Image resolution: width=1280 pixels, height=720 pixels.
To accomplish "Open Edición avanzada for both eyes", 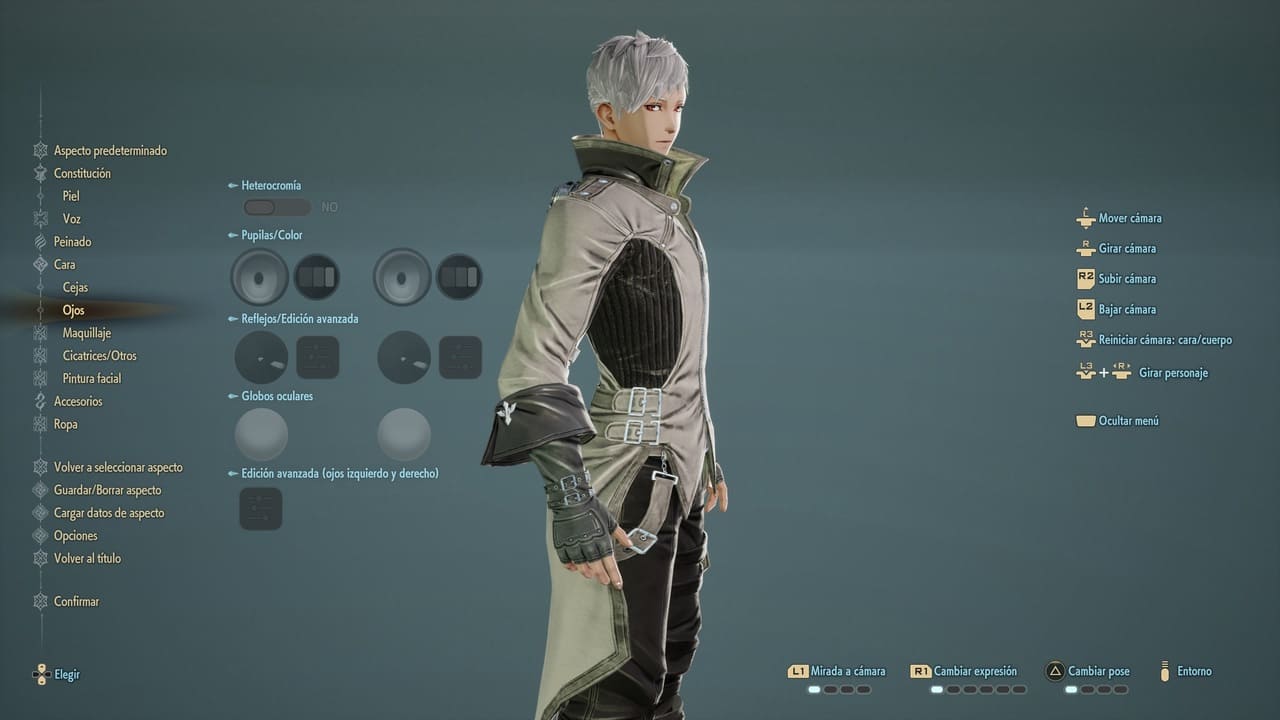I will pyautogui.click(x=261, y=509).
